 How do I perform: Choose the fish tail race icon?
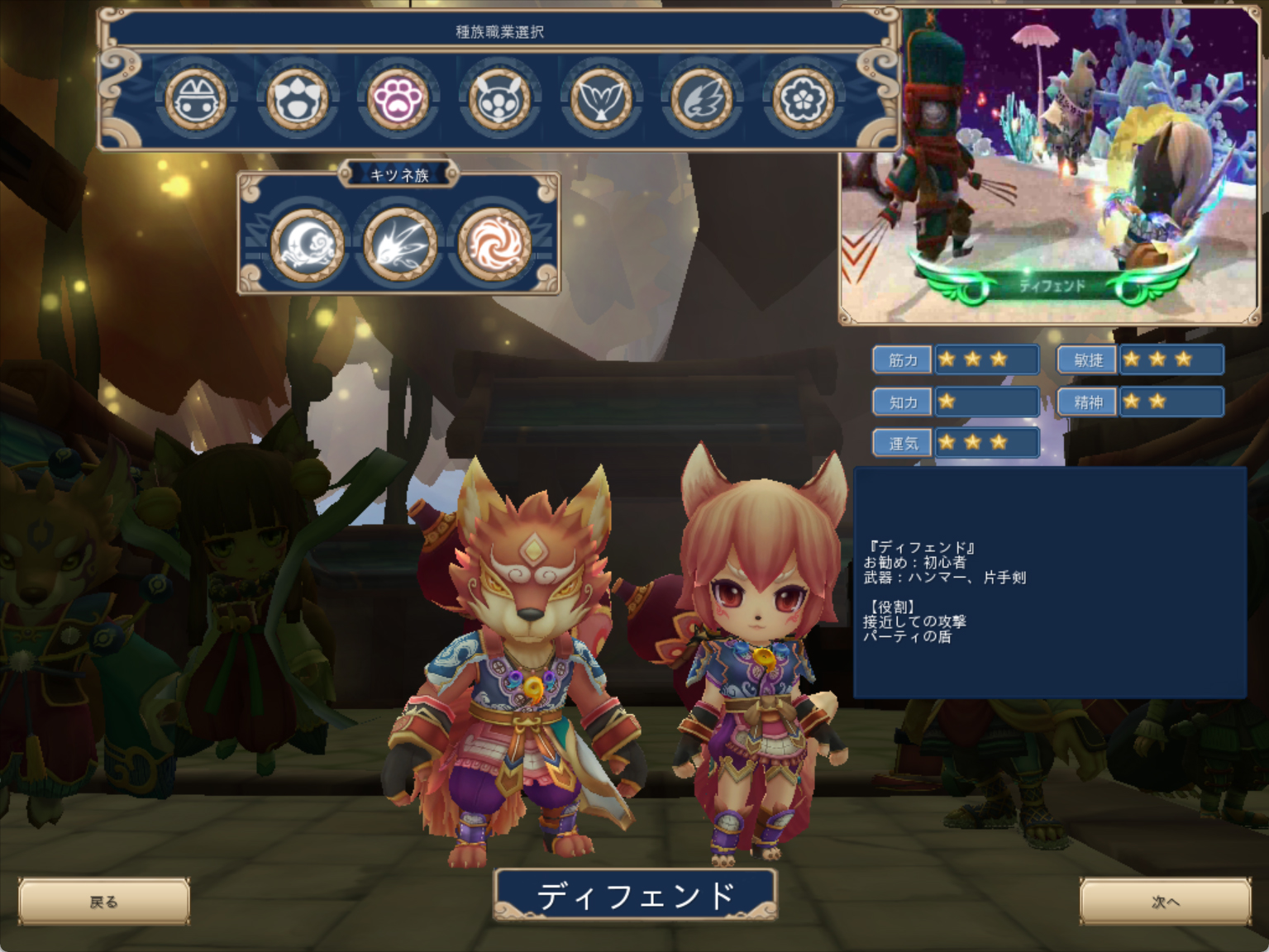601,99
